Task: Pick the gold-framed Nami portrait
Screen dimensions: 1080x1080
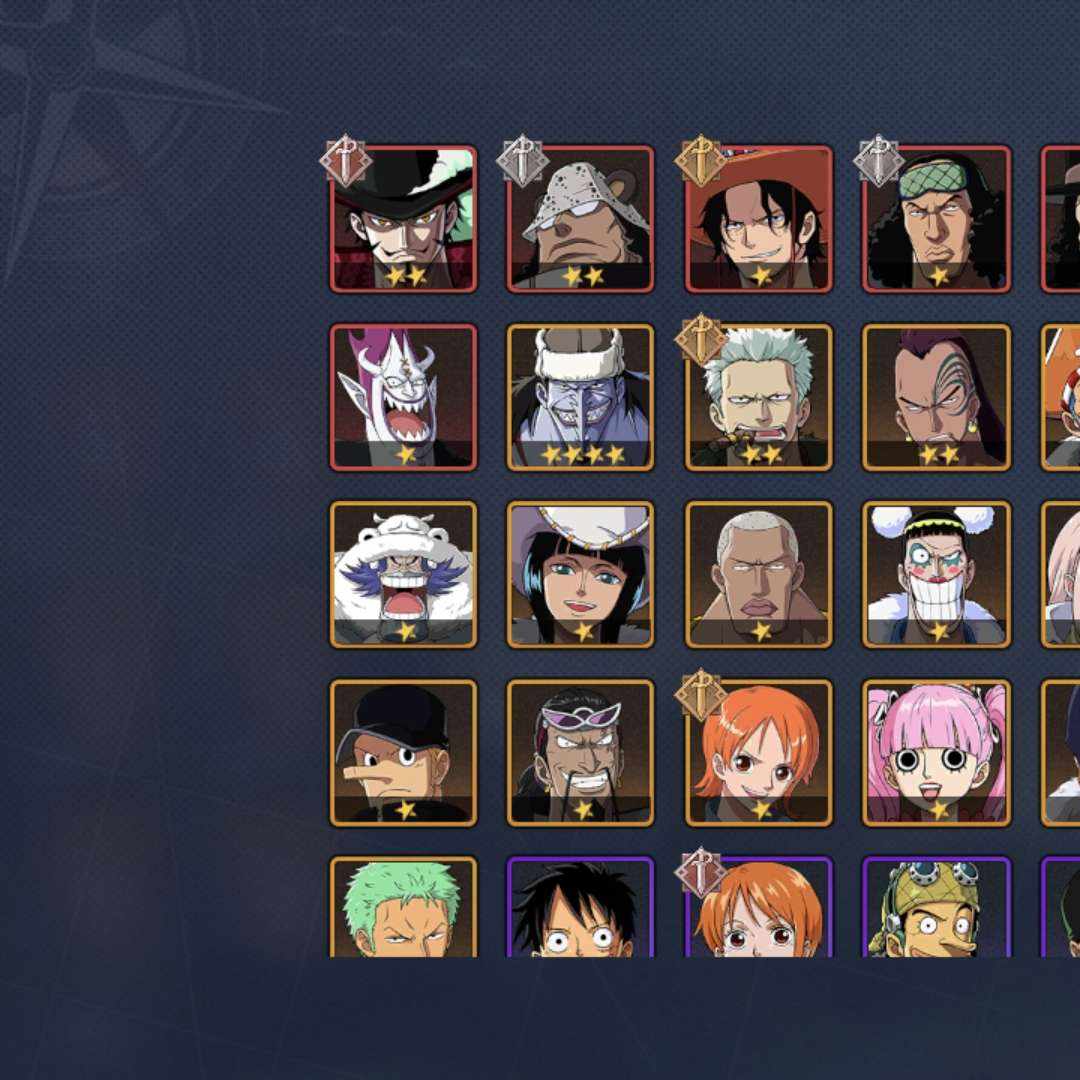Action: tap(758, 752)
